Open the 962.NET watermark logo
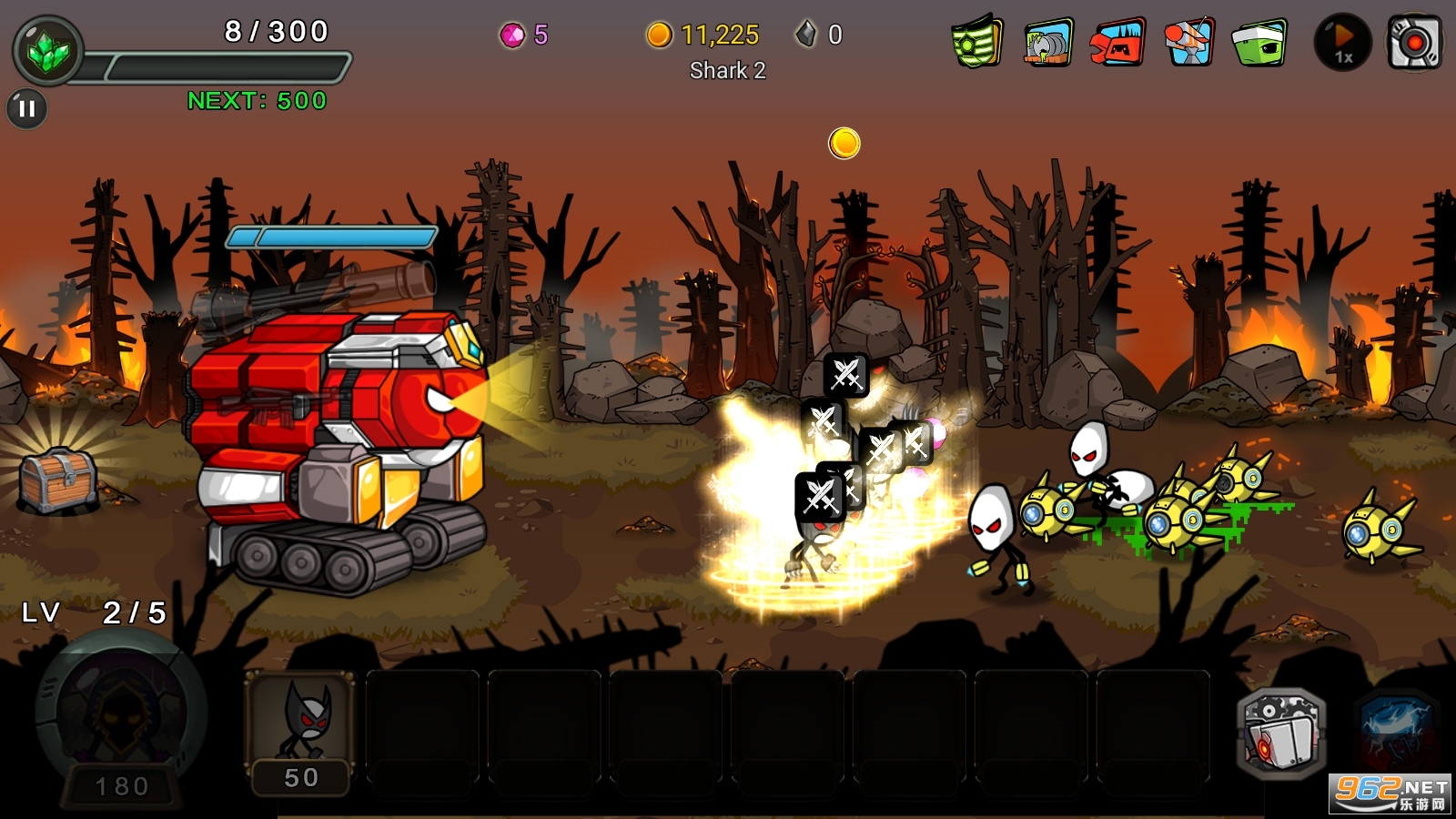The width and height of the screenshot is (1456, 819). (1390, 793)
